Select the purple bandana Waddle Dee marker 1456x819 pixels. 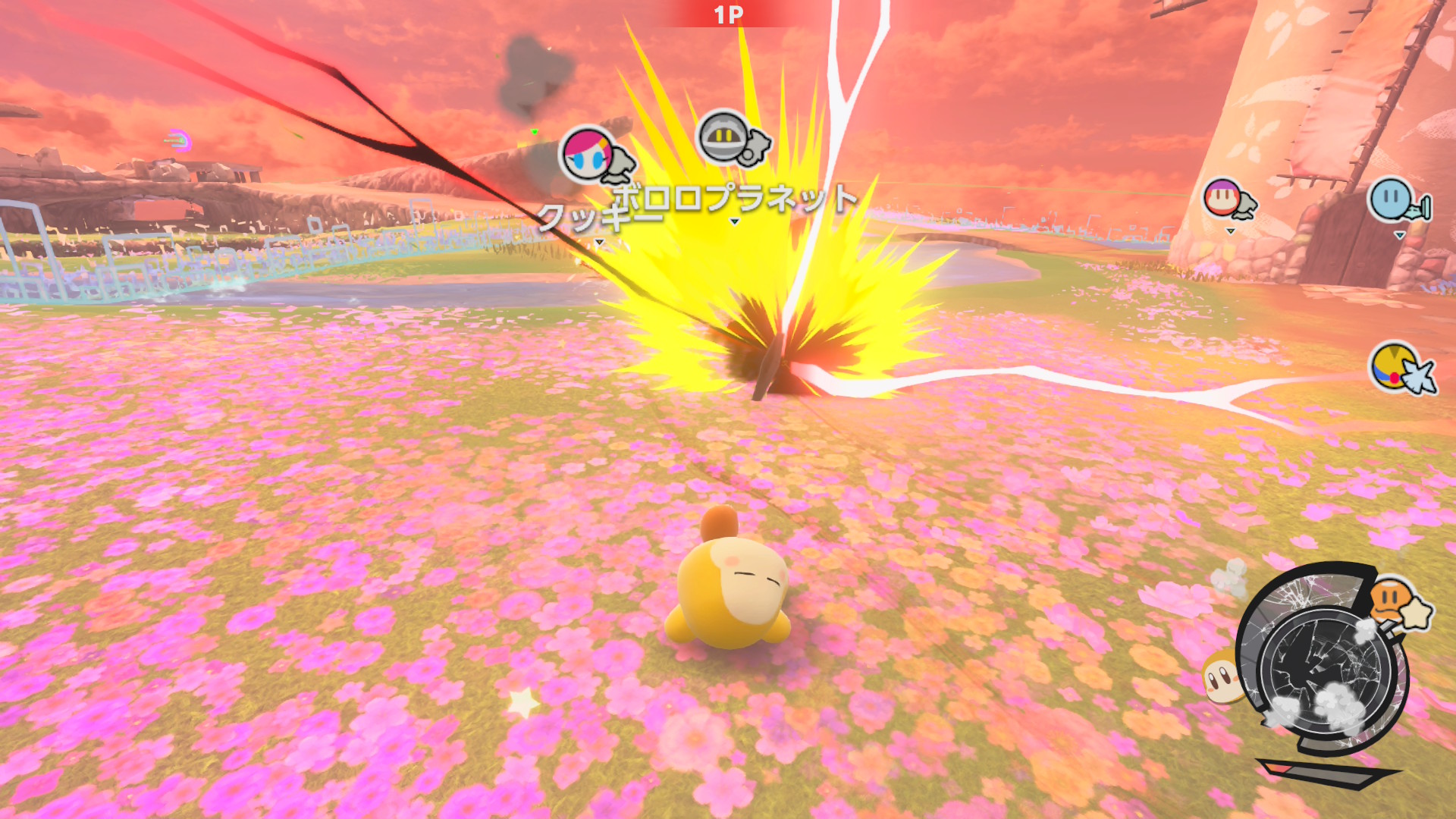[x=1222, y=199]
